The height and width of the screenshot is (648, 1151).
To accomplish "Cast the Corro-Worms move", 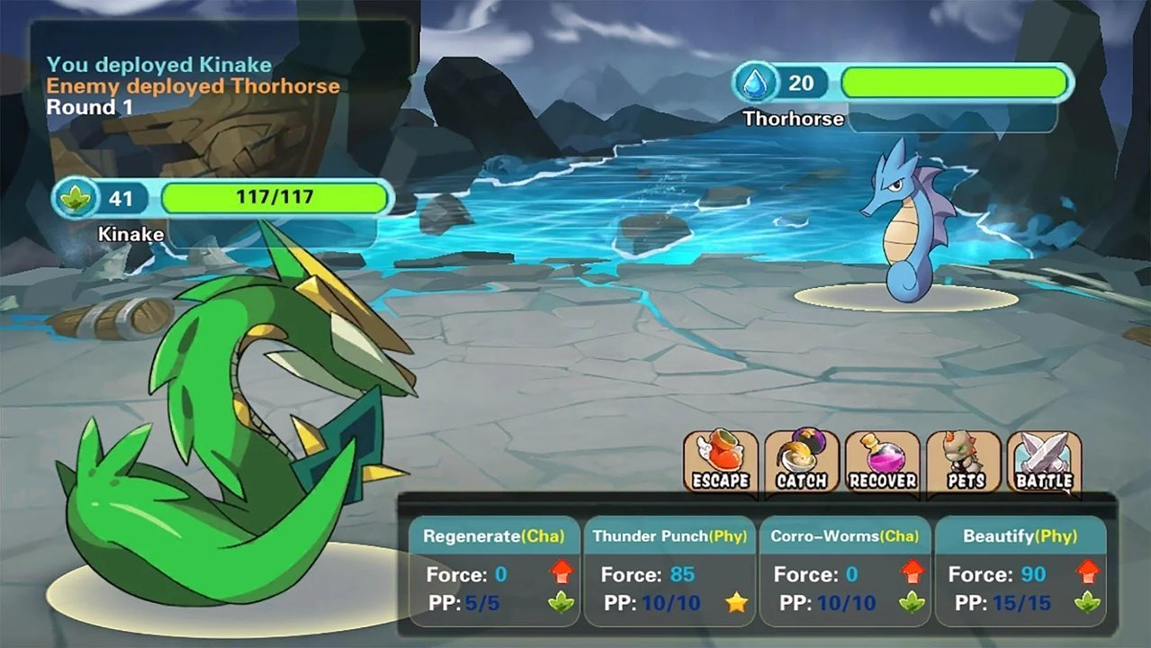I will [844, 571].
